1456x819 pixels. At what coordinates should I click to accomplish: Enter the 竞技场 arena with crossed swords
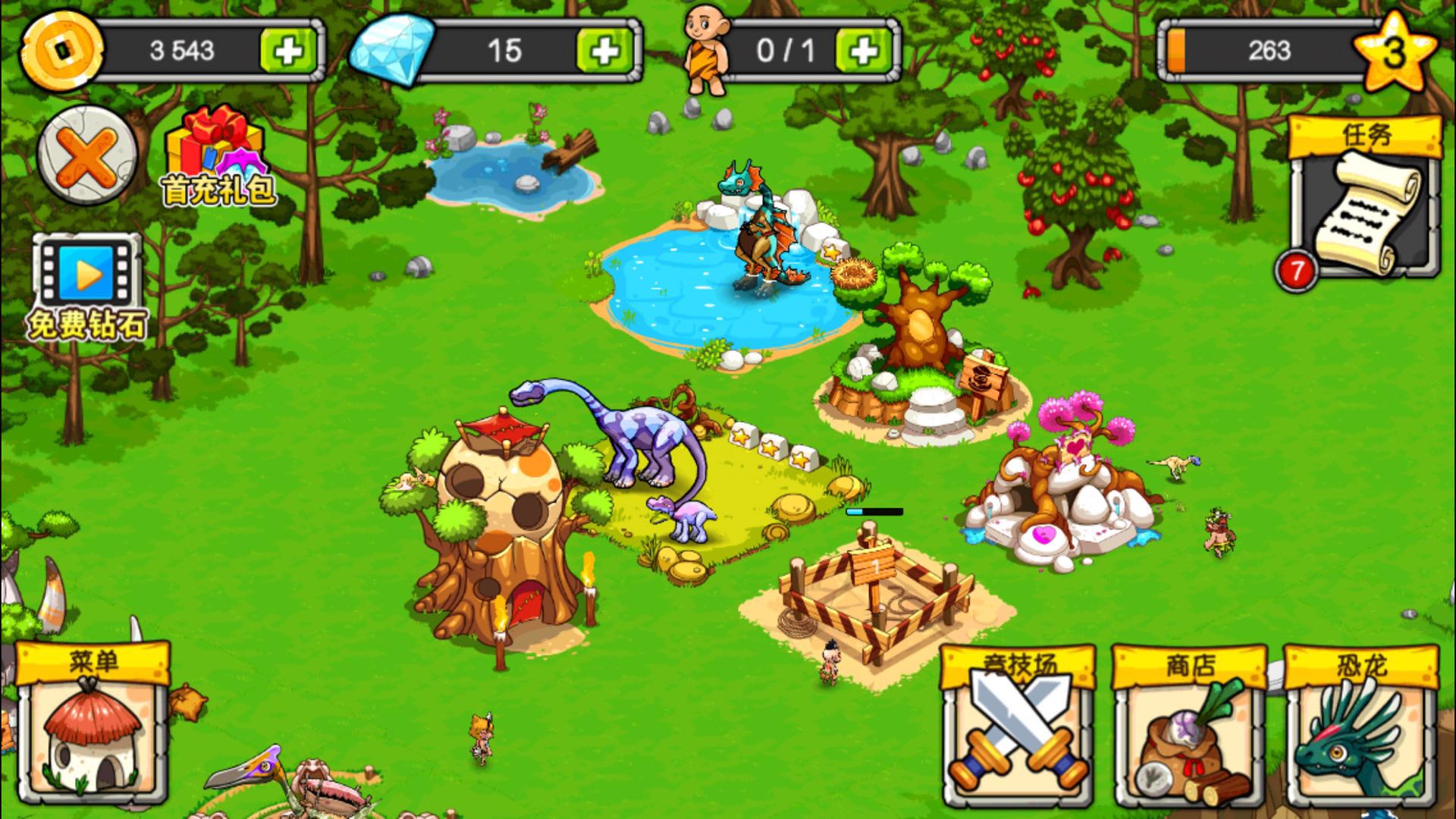[1018, 726]
